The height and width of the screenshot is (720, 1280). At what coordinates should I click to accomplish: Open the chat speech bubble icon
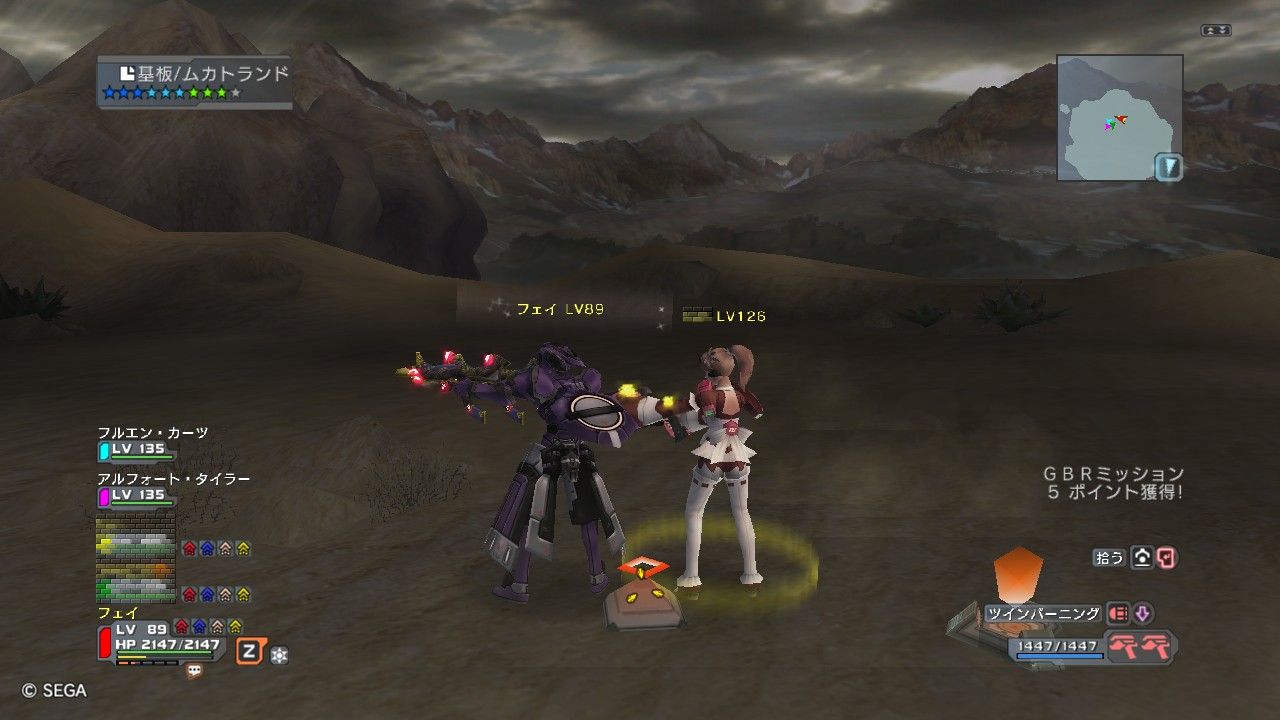coord(194,671)
